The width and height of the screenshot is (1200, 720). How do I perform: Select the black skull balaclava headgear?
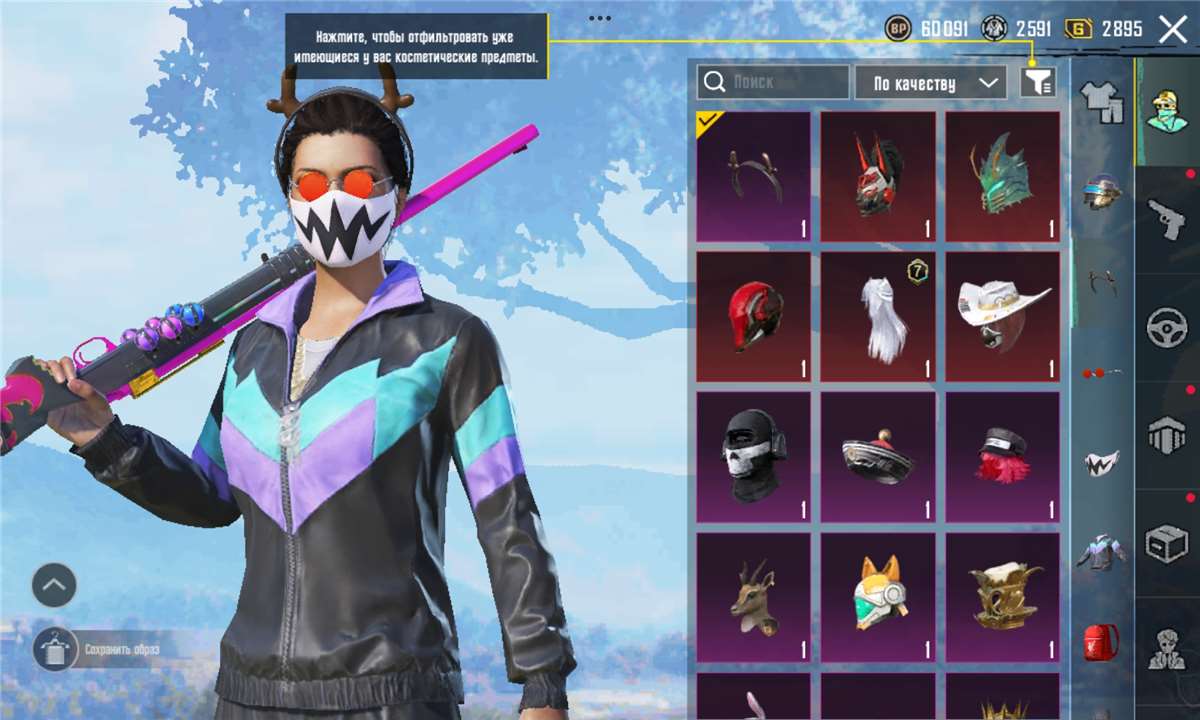[753, 456]
